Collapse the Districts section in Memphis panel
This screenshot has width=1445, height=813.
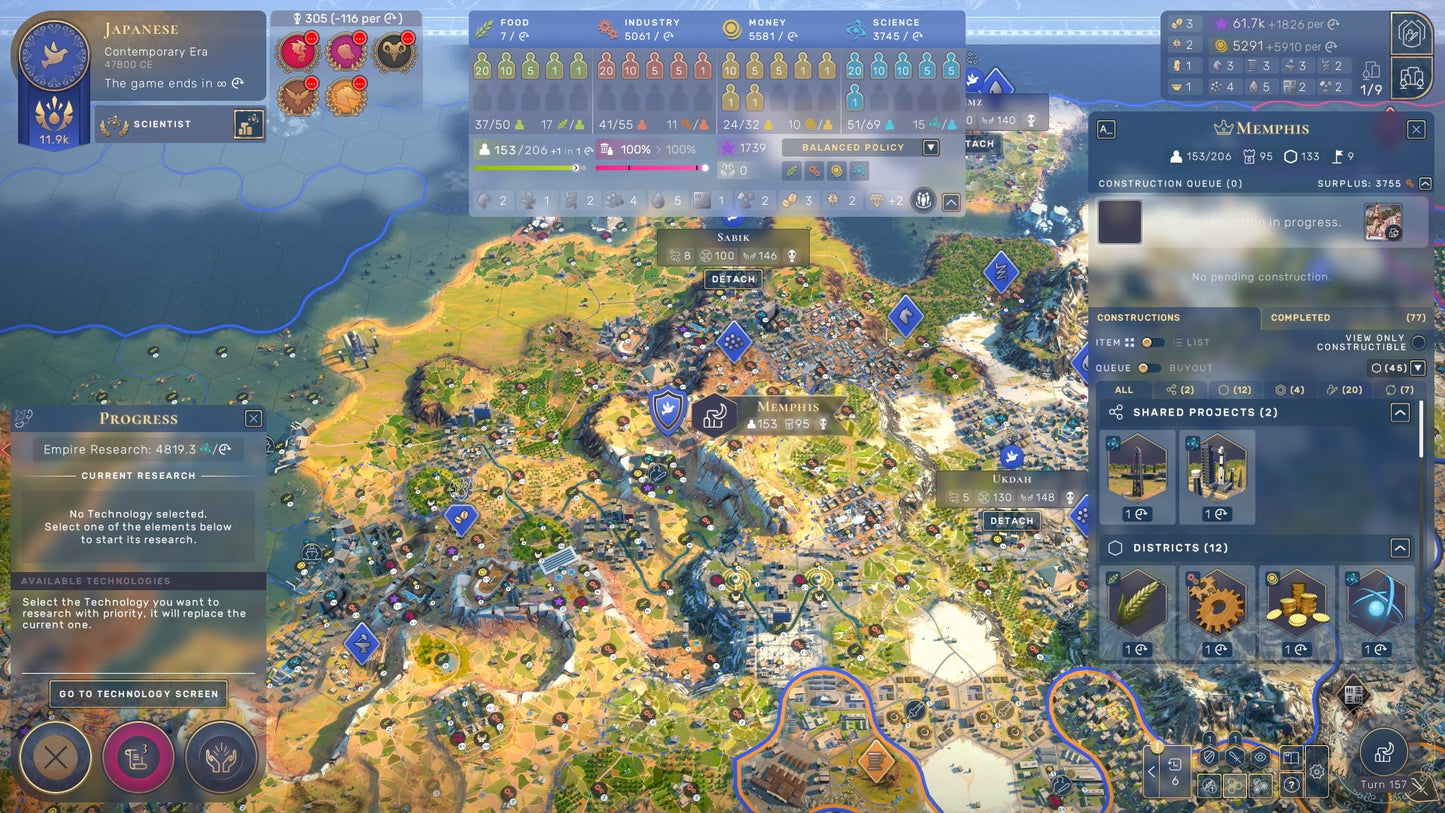[1400, 547]
